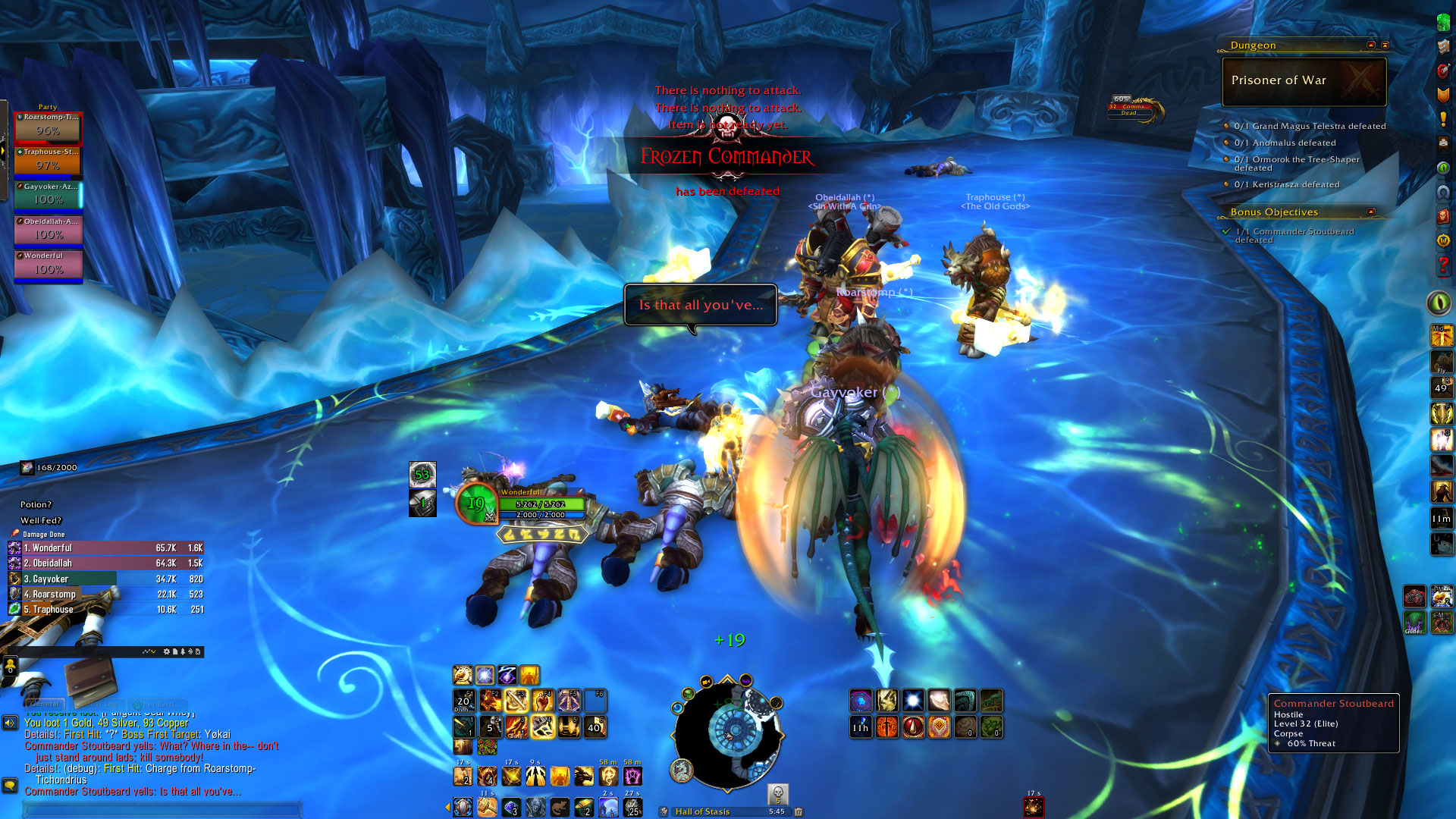Click the dungeon skull difficulty indicator

777,794
